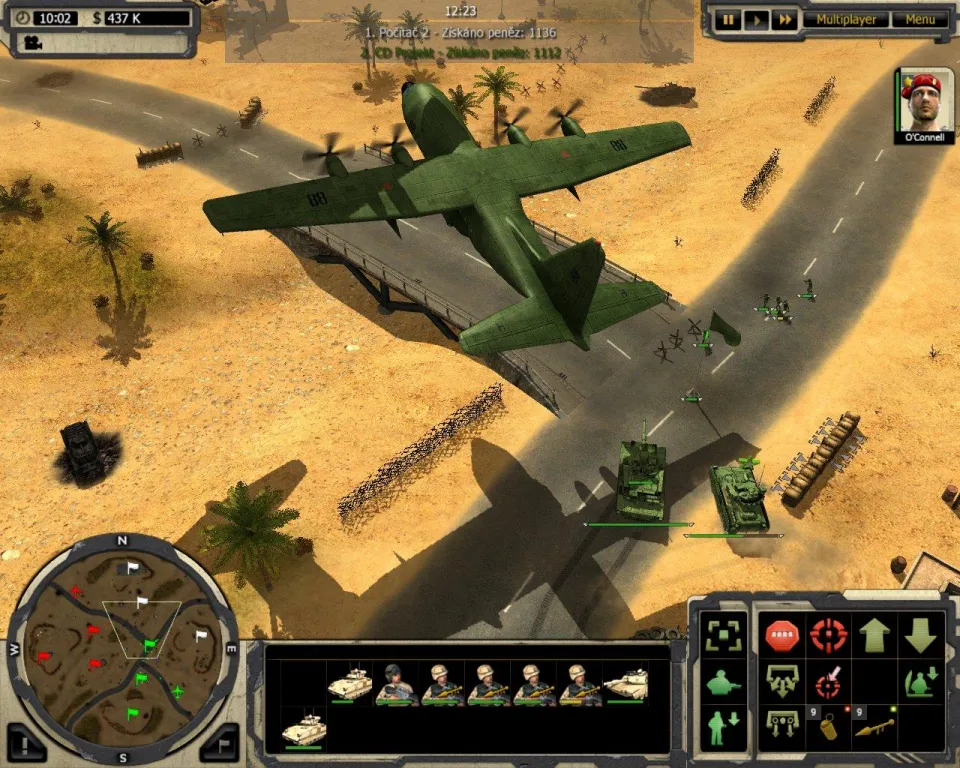Select the helmeted crewman with goggles portrait
The width and height of the screenshot is (960, 768).
click(396, 684)
